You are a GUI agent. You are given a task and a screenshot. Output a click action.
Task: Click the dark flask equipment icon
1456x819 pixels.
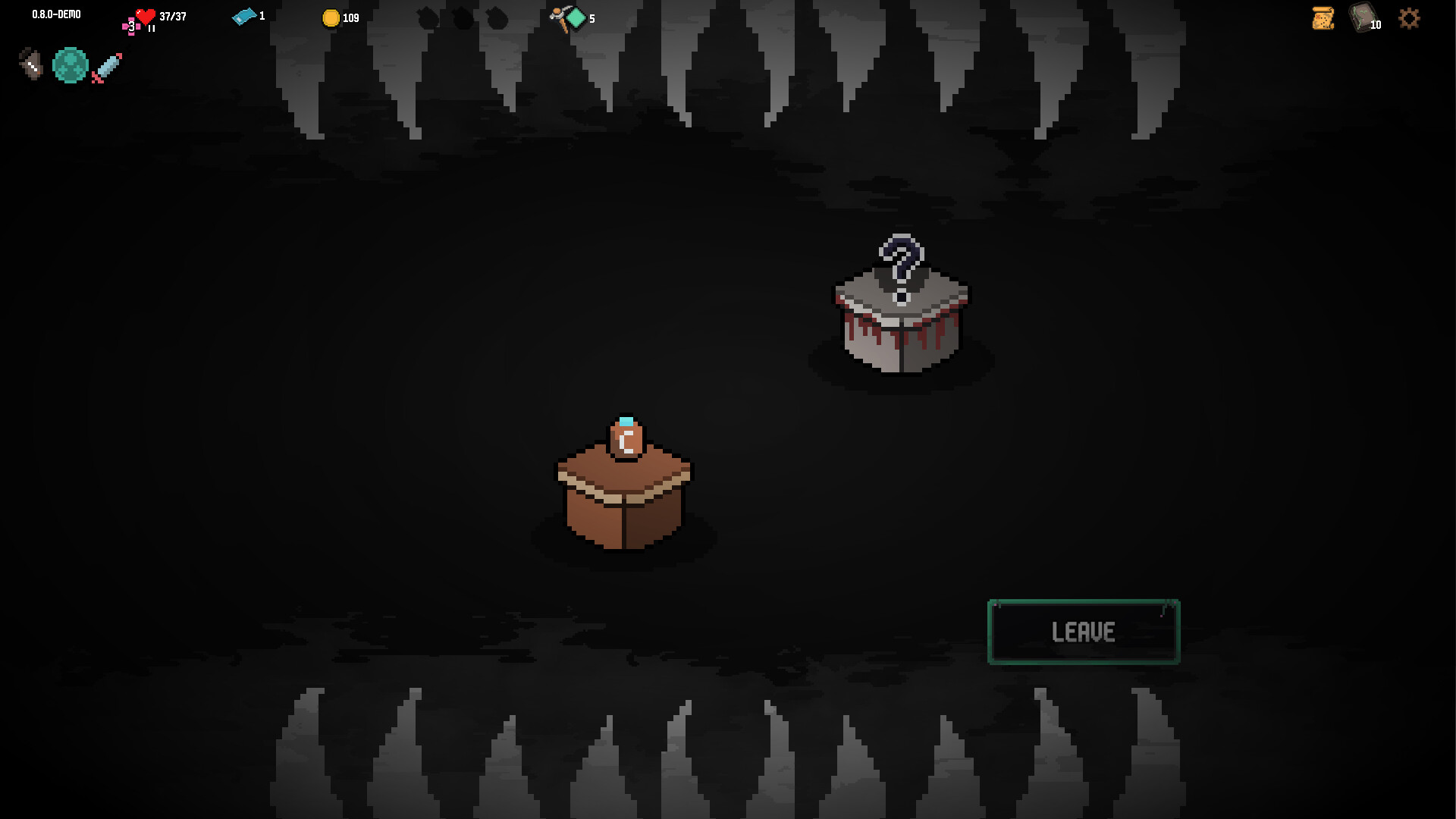30,64
